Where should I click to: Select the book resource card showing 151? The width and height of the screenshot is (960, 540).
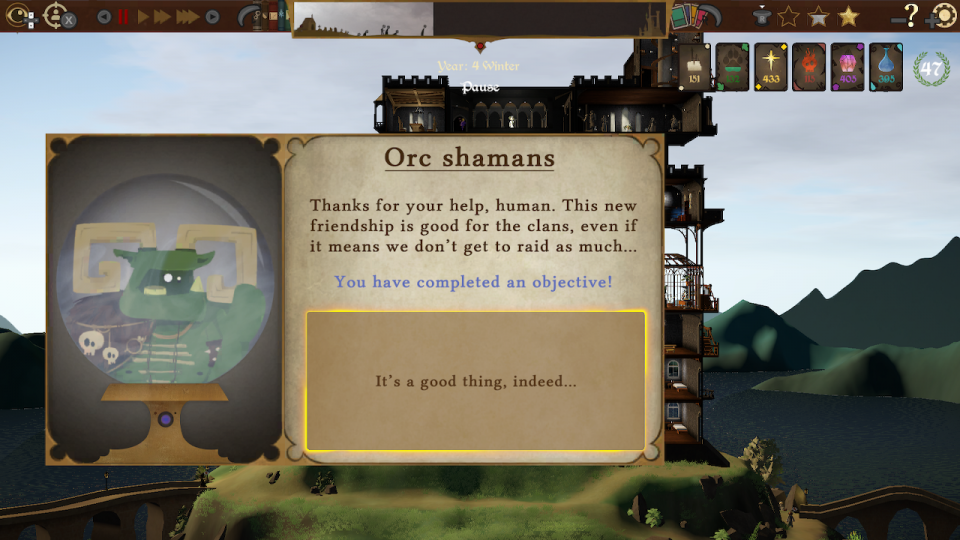pyautogui.click(x=695, y=67)
